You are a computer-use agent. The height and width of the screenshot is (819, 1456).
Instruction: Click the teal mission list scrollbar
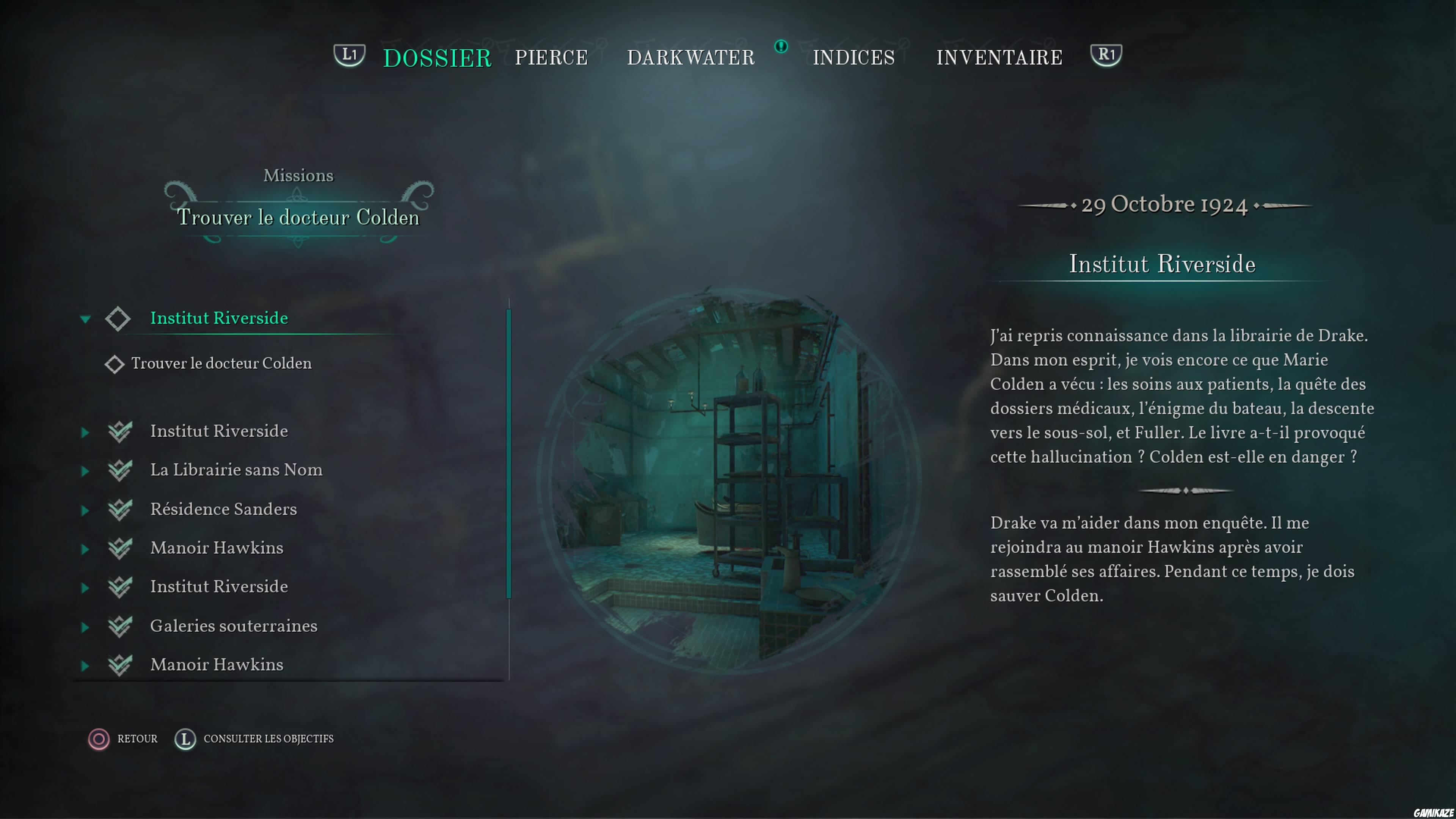click(x=509, y=452)
